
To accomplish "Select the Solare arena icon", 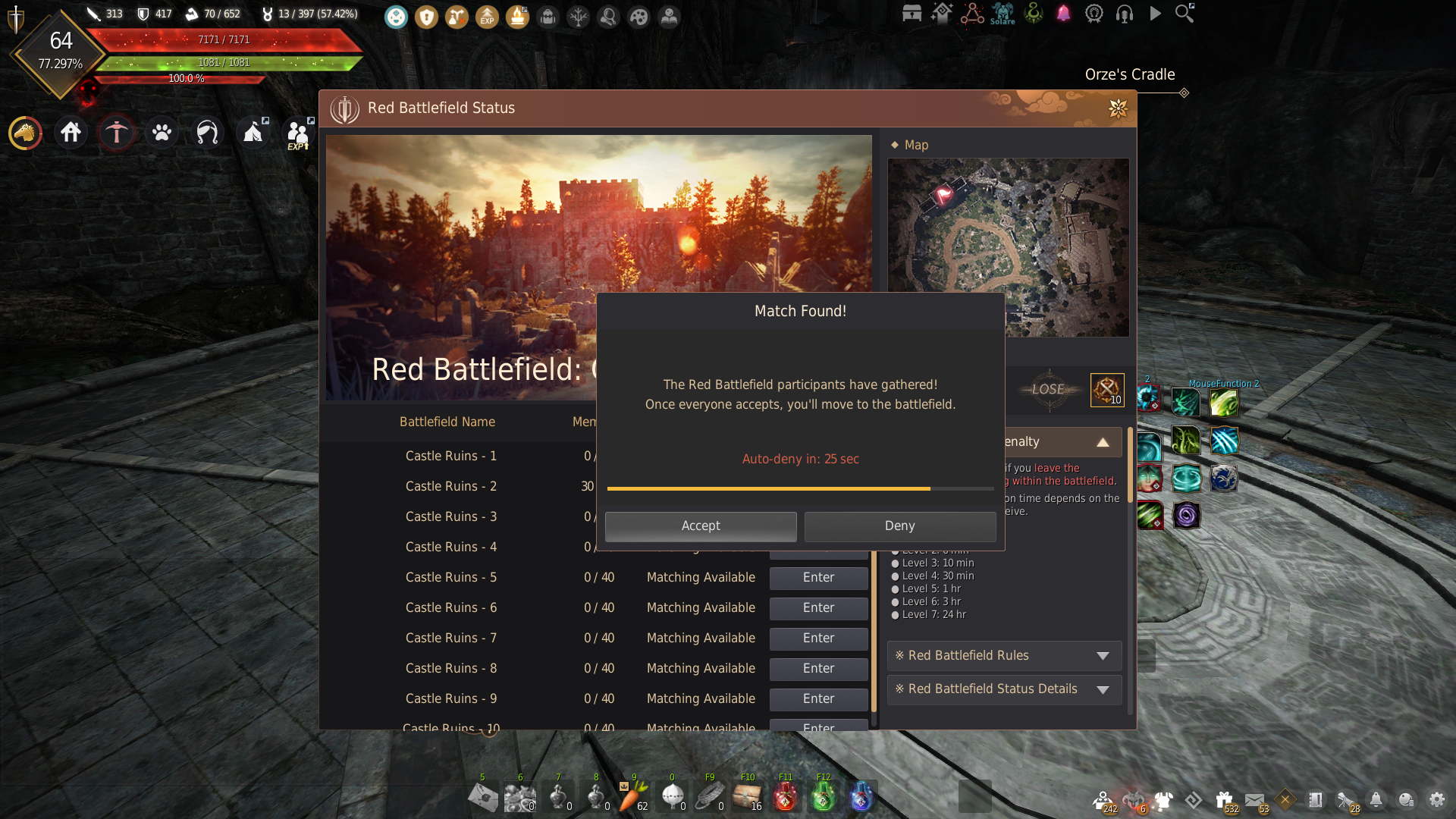I will (1003, 14).
